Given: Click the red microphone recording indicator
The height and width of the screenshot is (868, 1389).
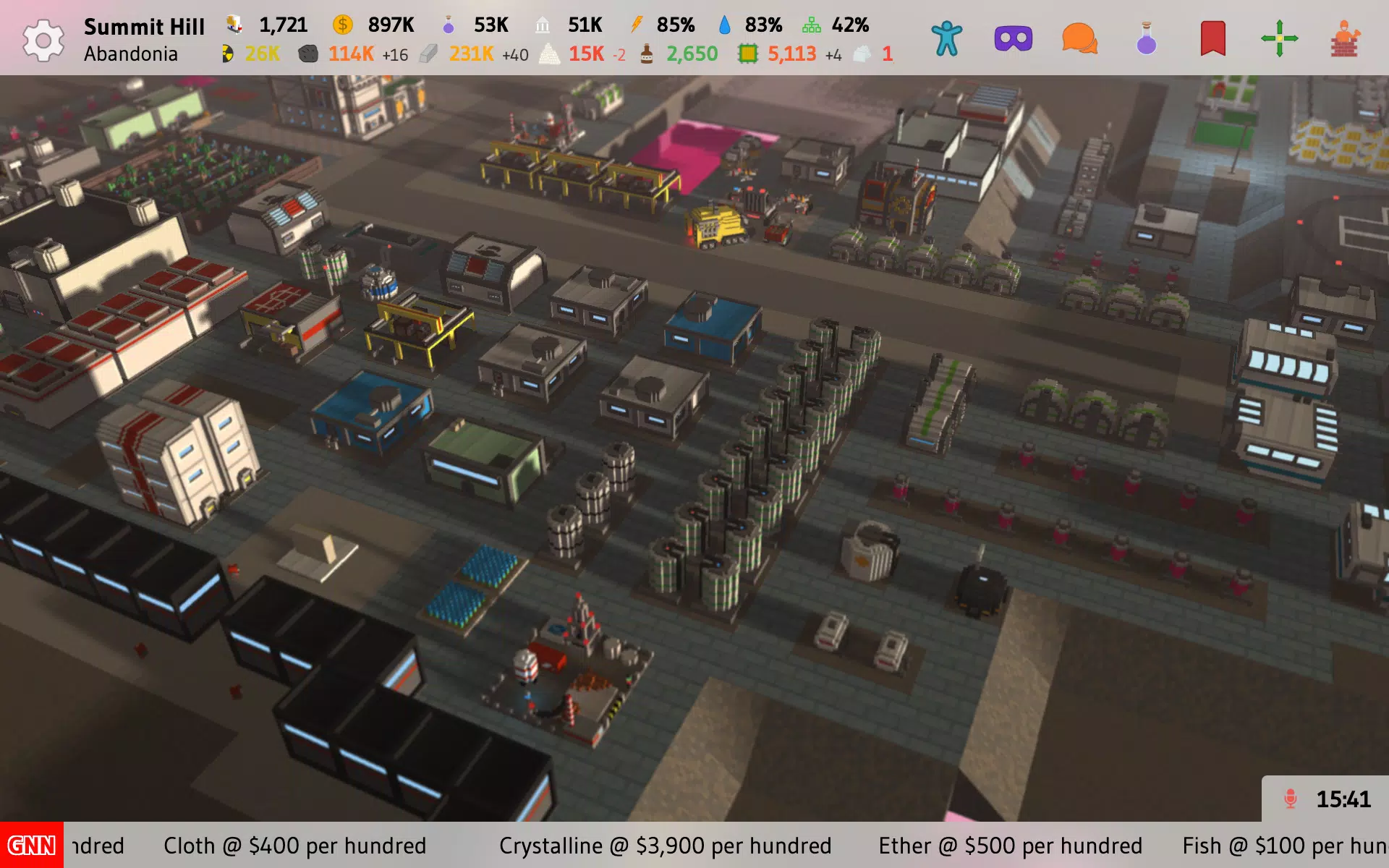Looking at the screenshot, I should [1290, 799].
